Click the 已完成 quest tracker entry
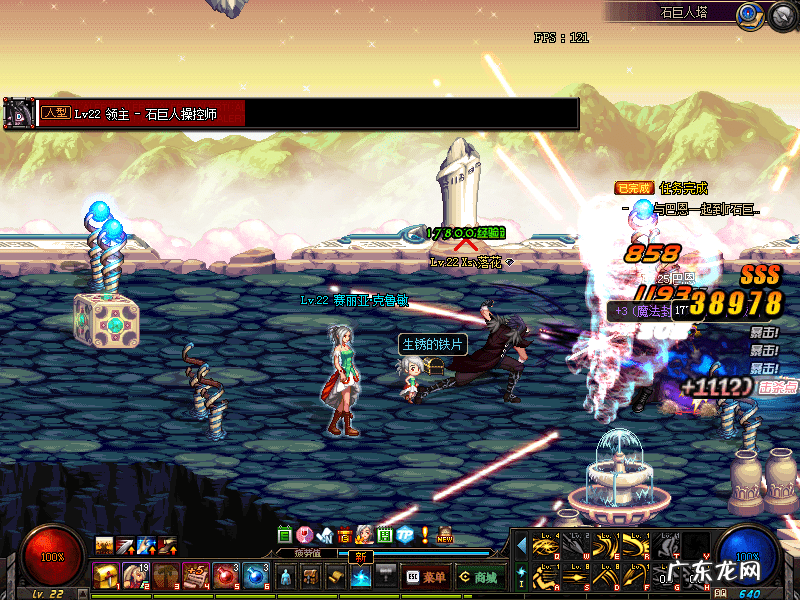This screenshot has width=800, height=600. [634, 188]
